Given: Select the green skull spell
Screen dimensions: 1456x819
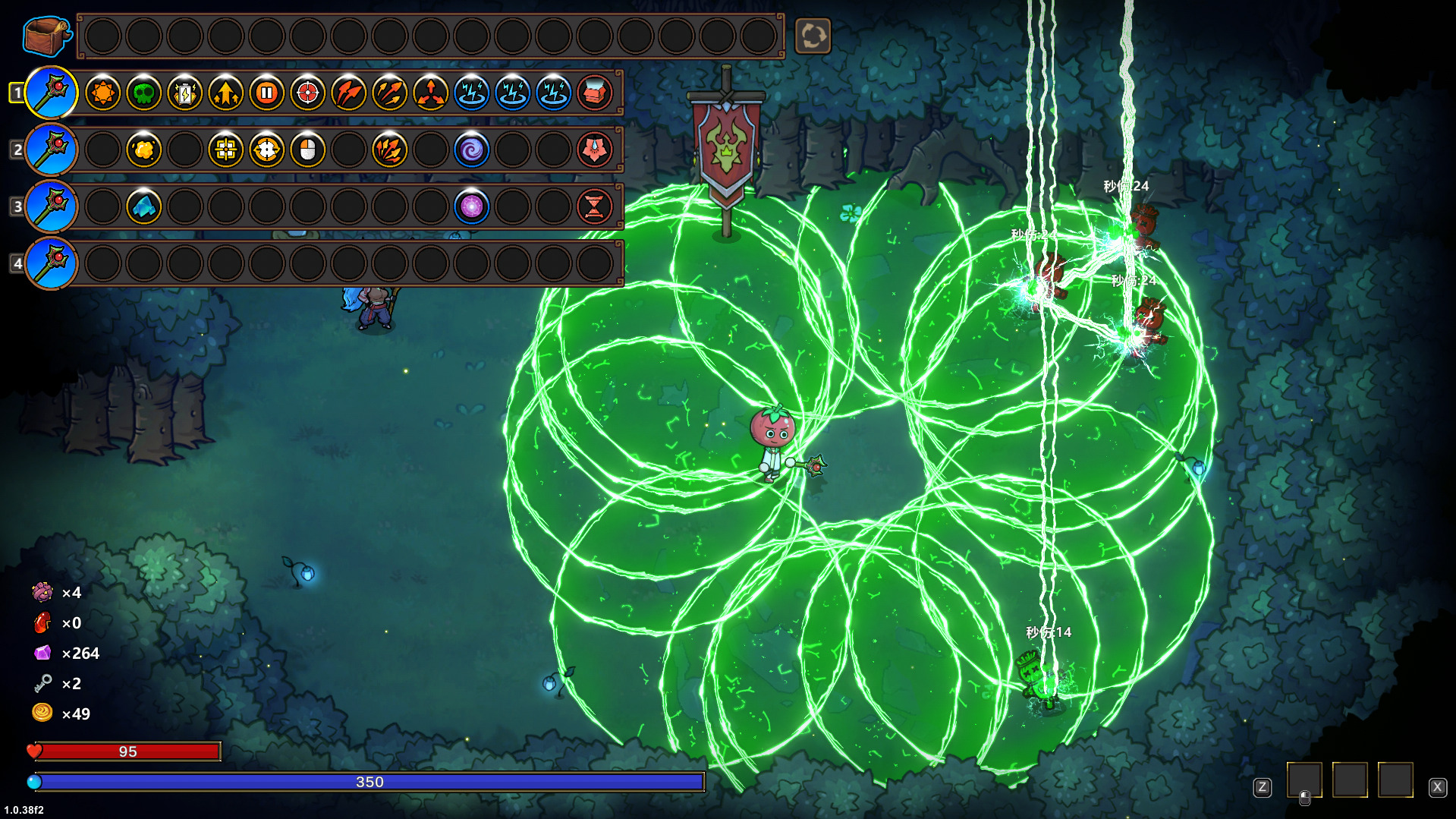Looking at the screenshot, I should [144, 93].
